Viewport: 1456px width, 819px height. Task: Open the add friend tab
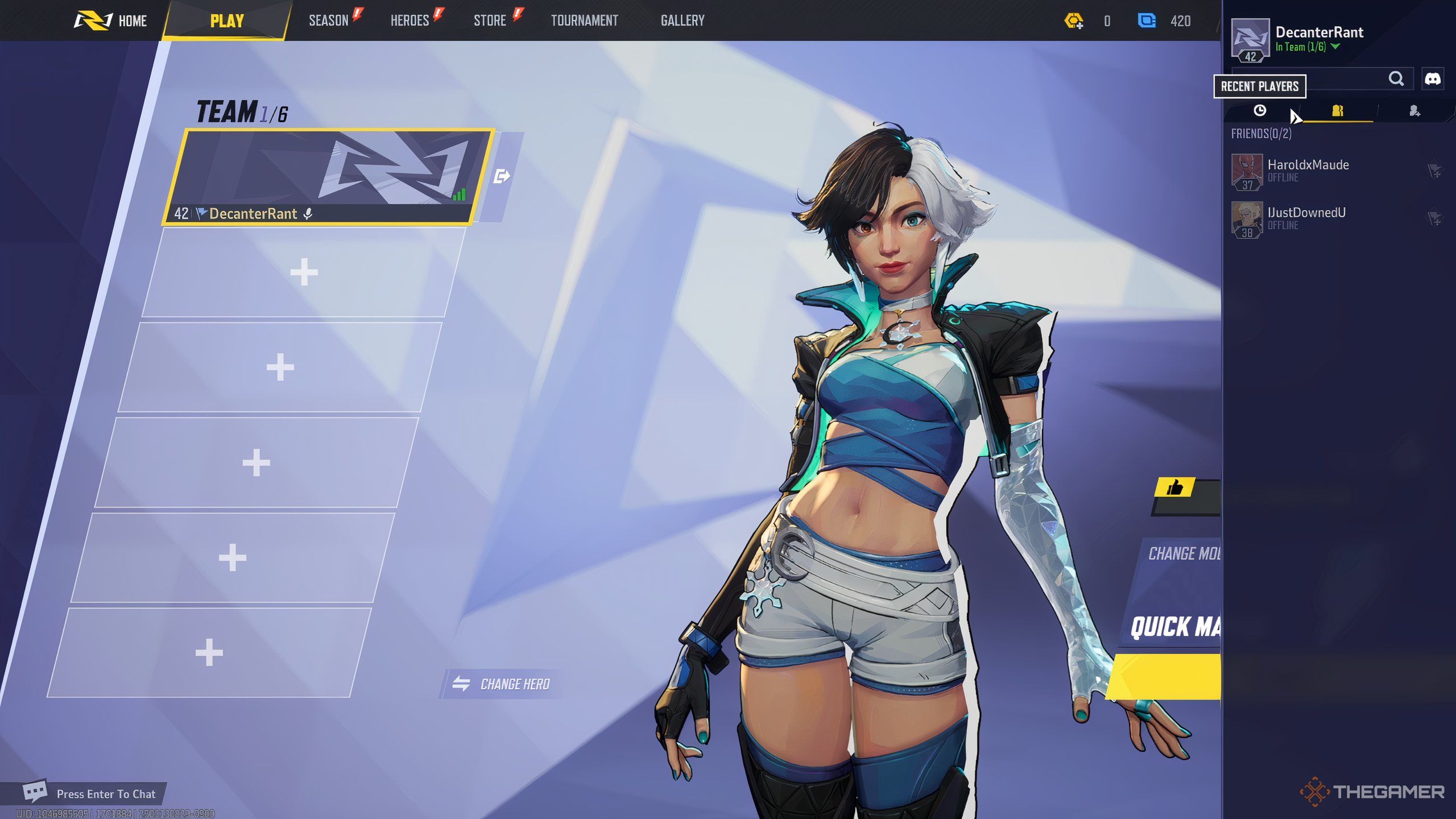tap(1414, 111)
